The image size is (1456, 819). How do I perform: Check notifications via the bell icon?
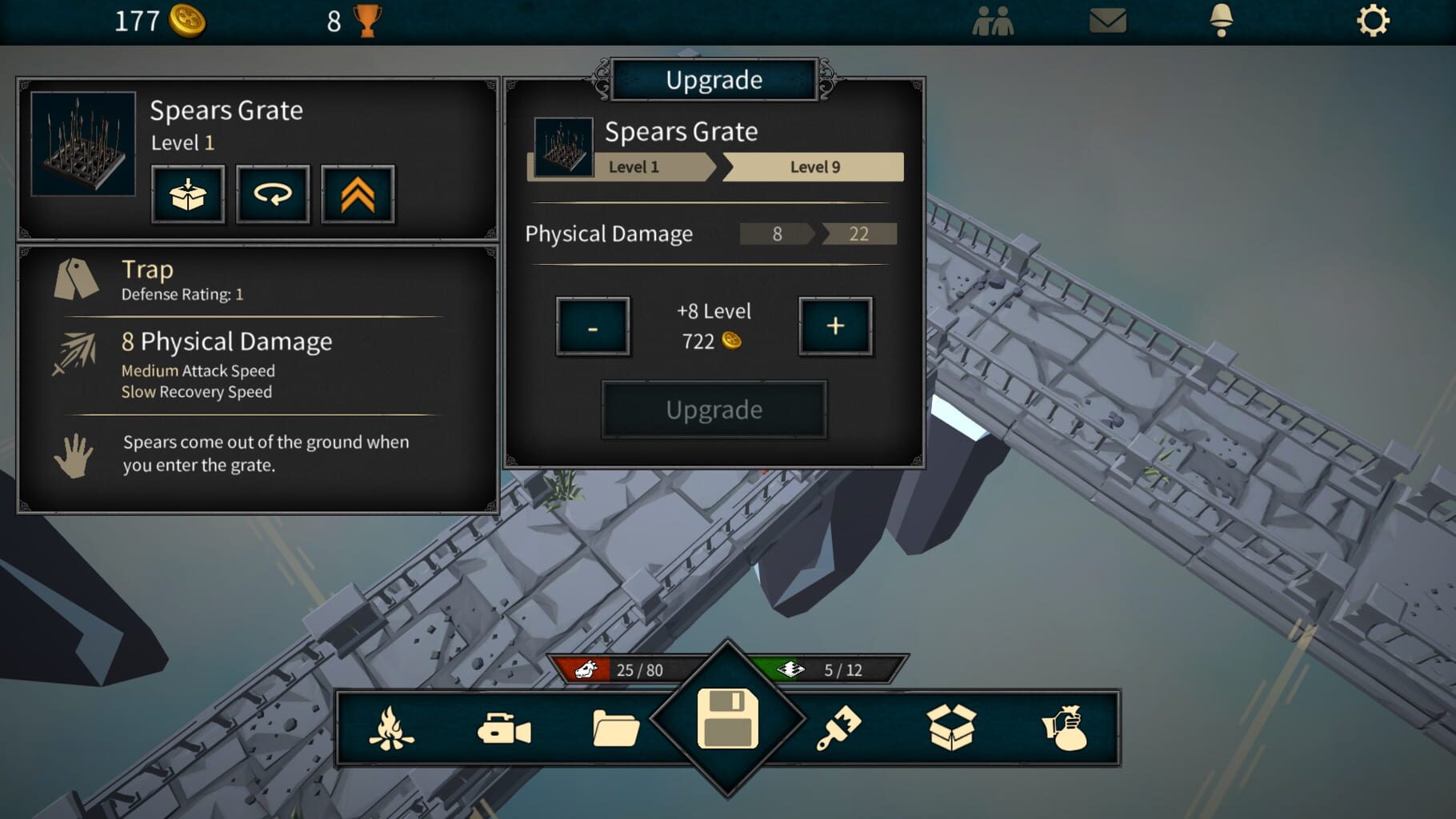1222,22
